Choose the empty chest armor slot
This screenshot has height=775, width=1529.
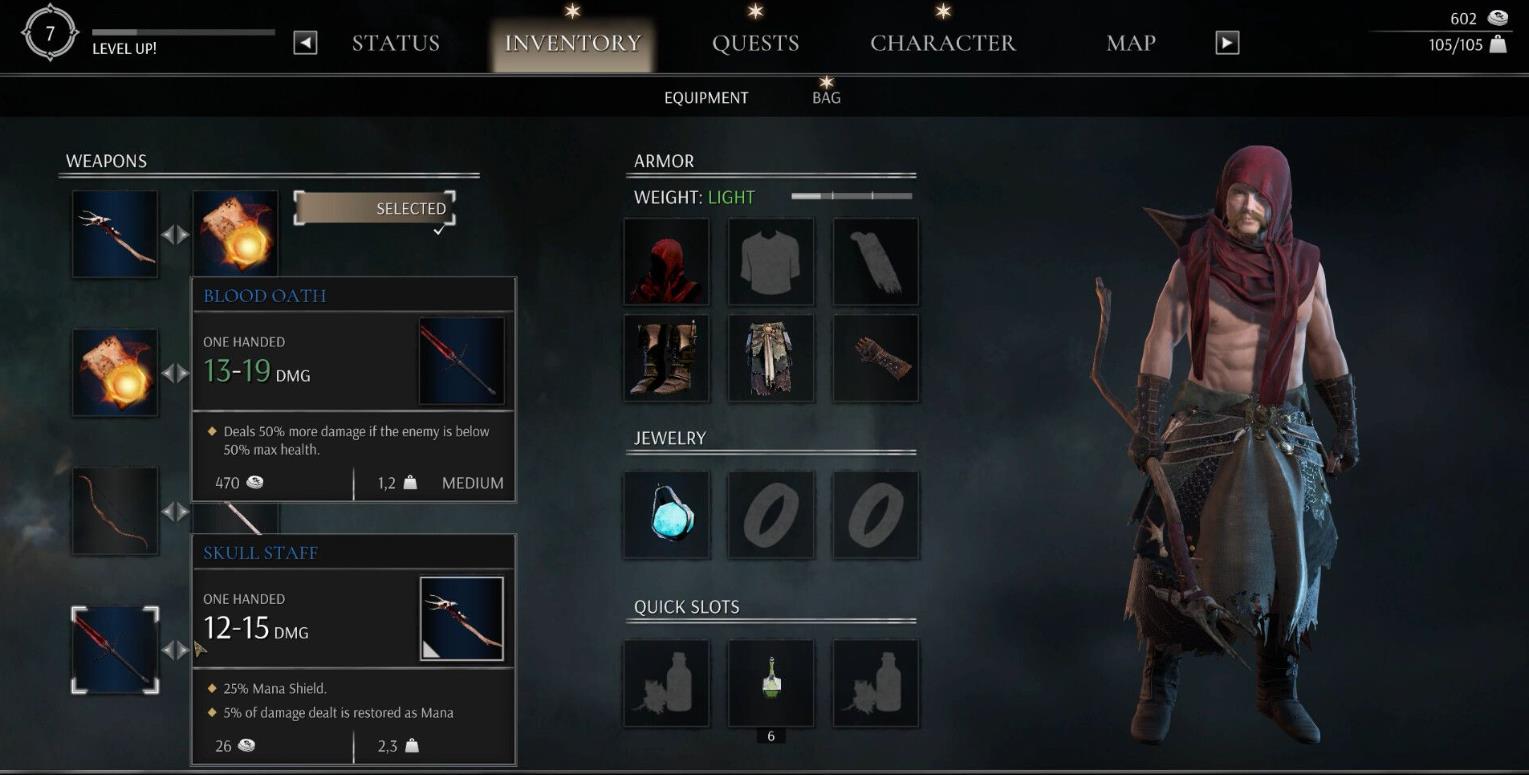point(771,261)
